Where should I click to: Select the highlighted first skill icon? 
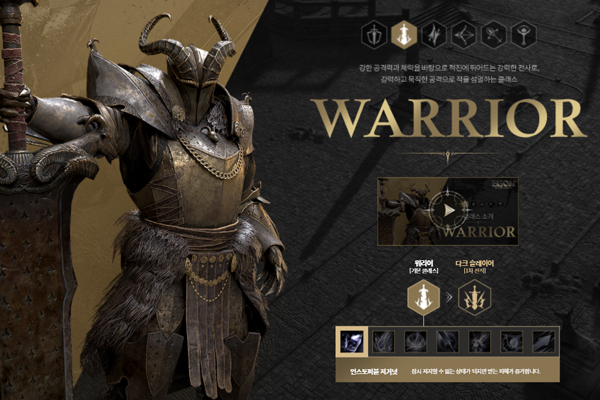pyautogui.click(x=352, y=341)
